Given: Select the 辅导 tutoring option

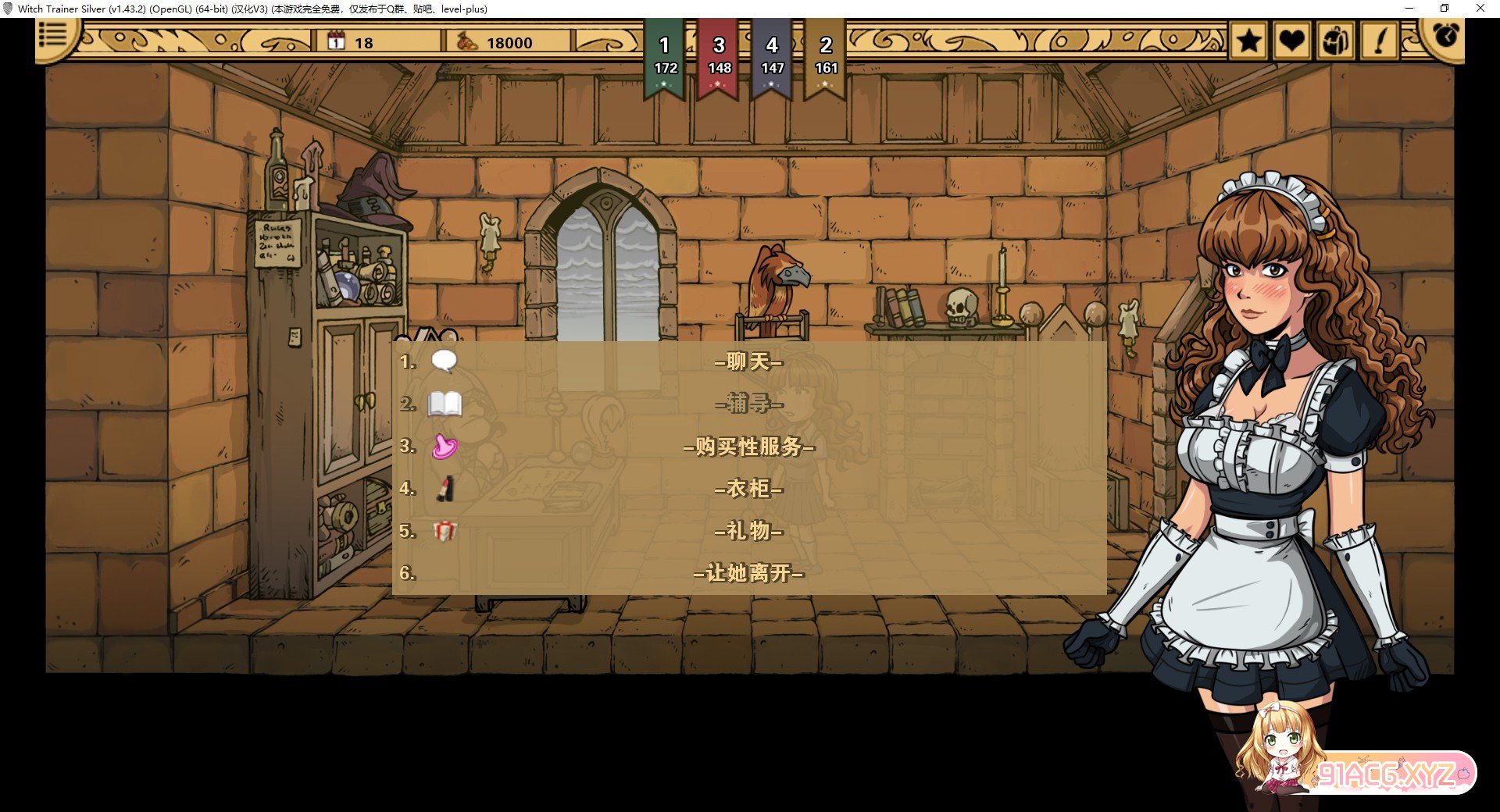Looking at the screenshot, I should 748,404.
